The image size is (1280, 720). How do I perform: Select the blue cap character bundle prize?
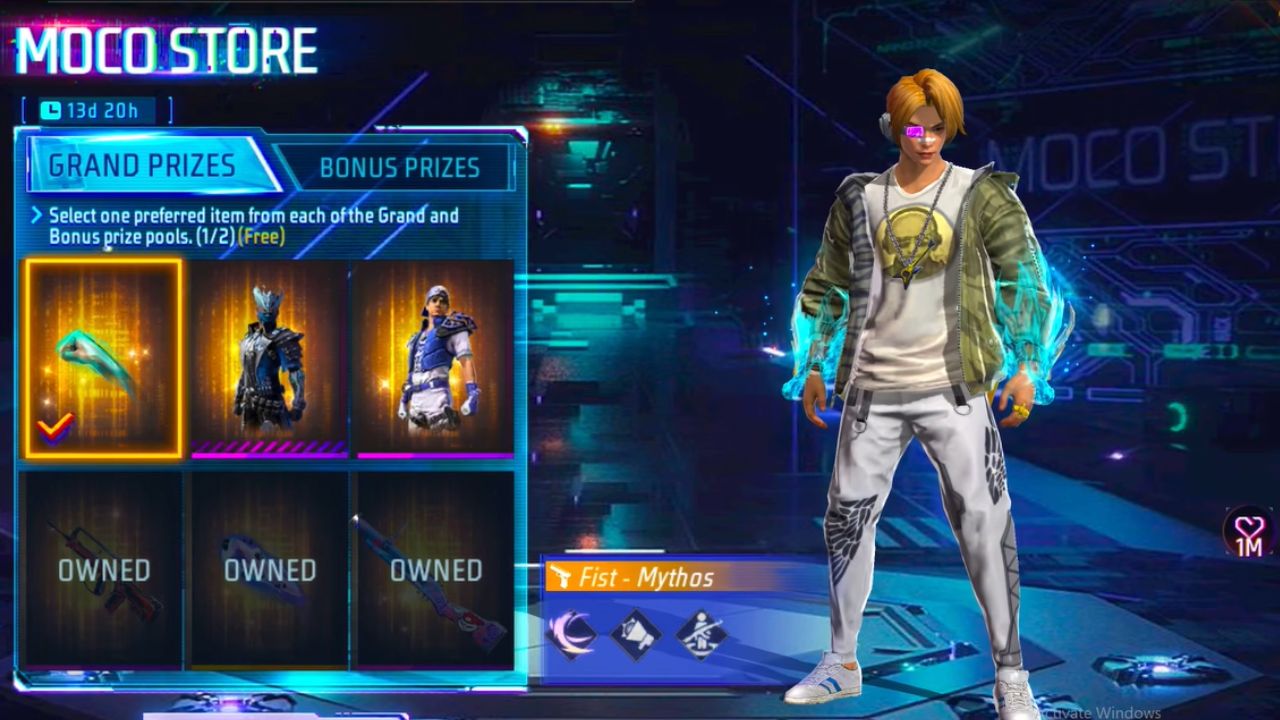click(x=430, y=357)
